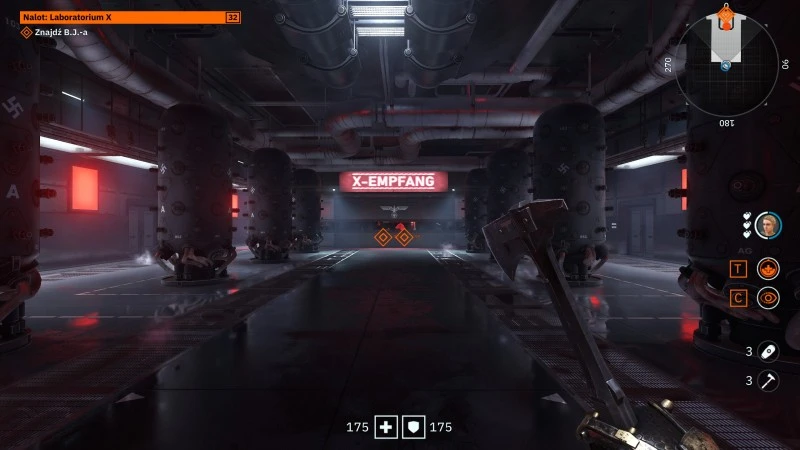Select the partner portrait icon
The height and width of the screenshot is (450, 800).
pyautogui.click(x=767, y=224)
